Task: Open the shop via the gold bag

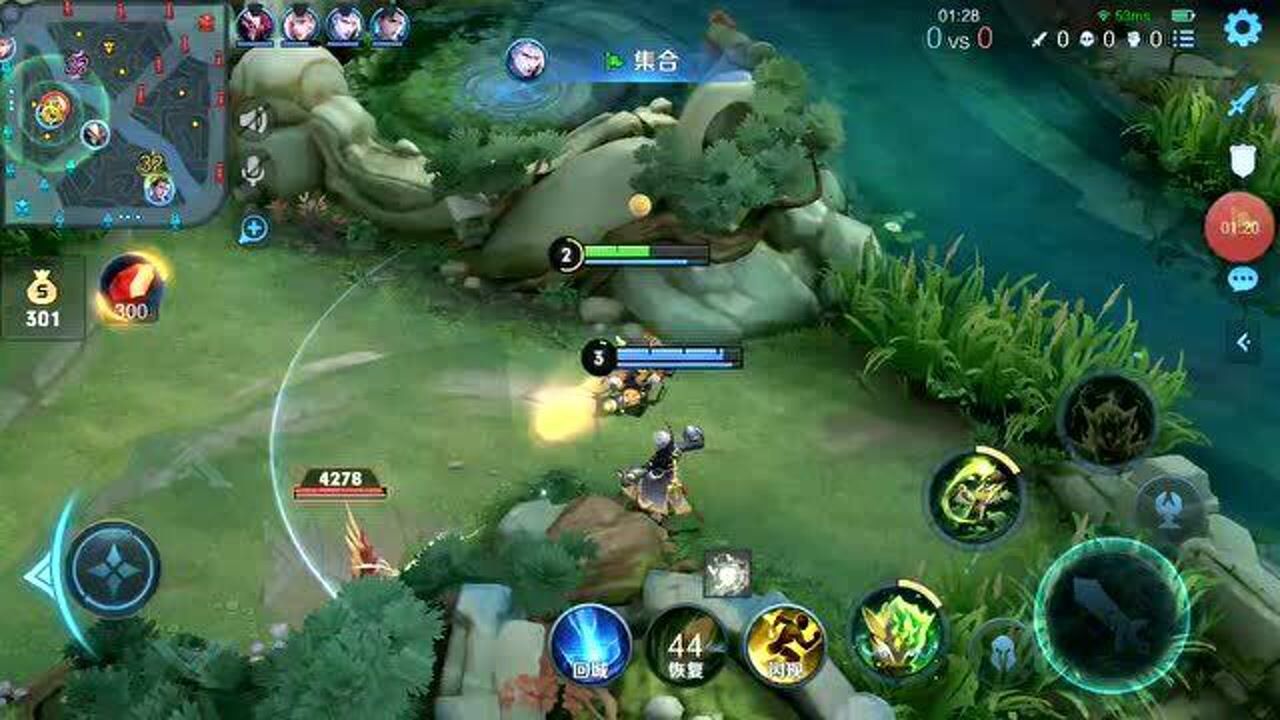Action: 43,299
